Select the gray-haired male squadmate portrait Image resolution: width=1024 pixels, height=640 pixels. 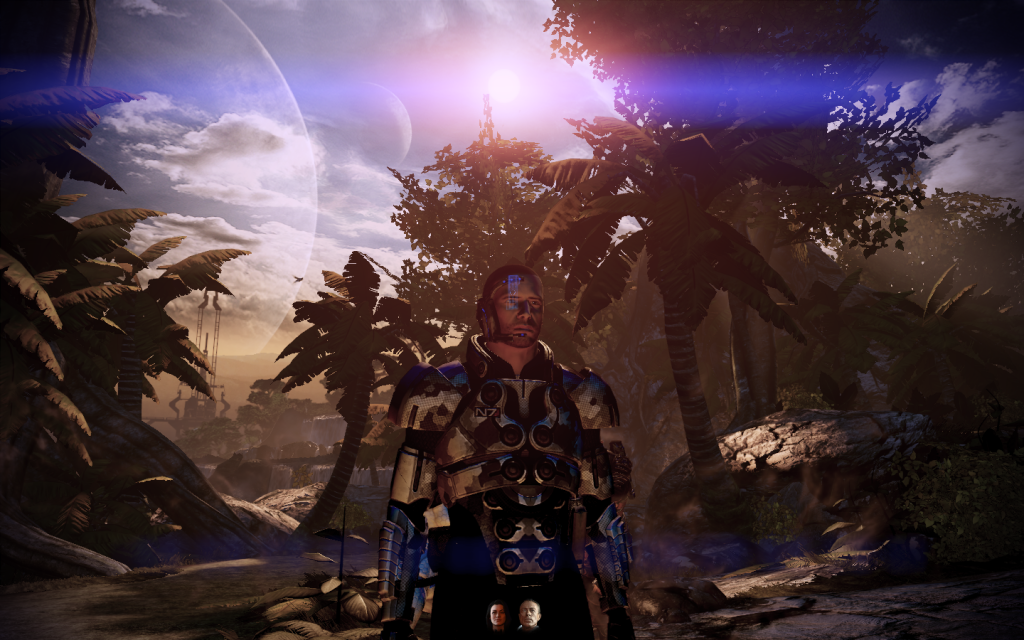tap(528, 614)
